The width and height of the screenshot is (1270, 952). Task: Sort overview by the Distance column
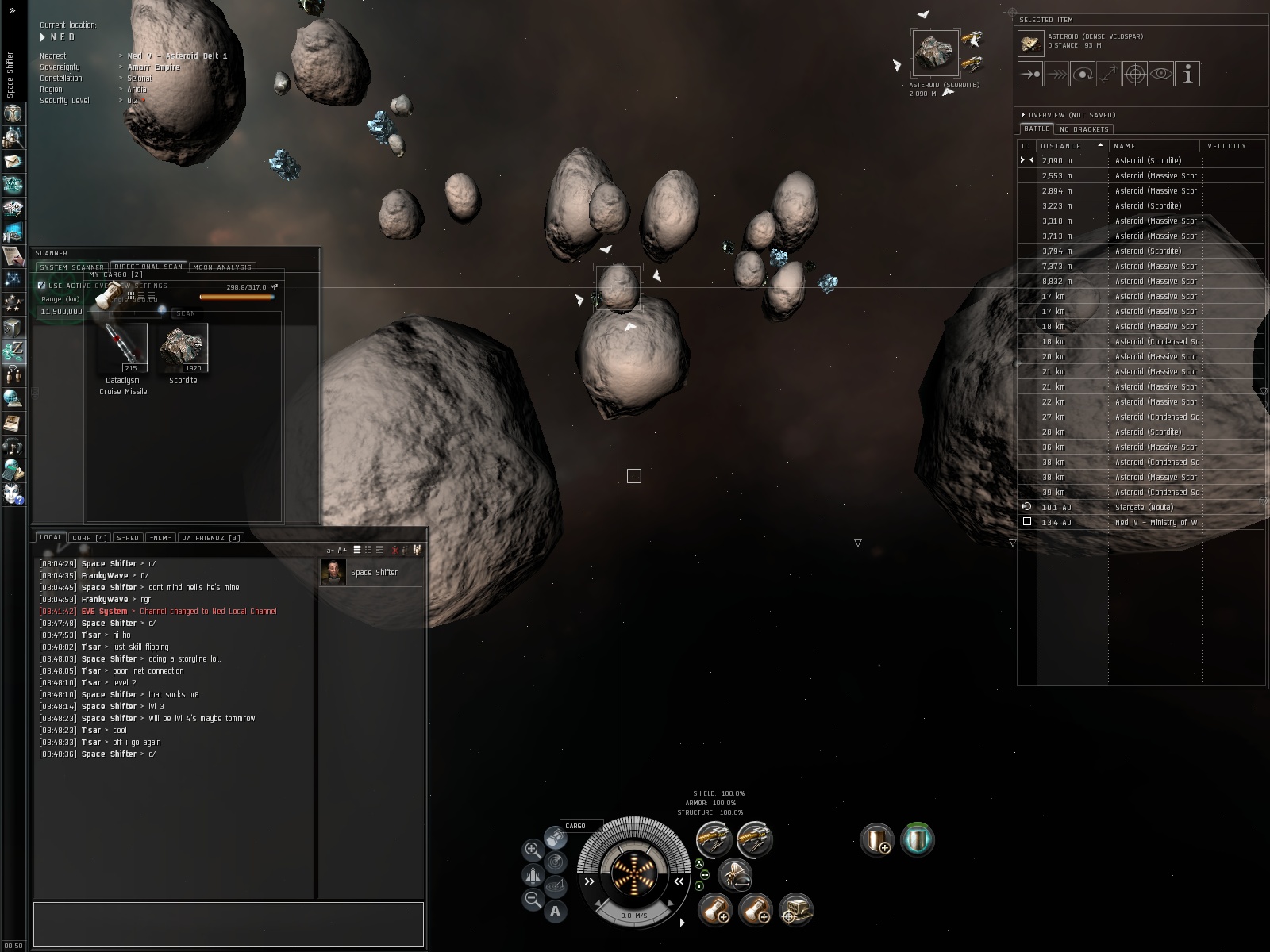[x=1062, y=146]
